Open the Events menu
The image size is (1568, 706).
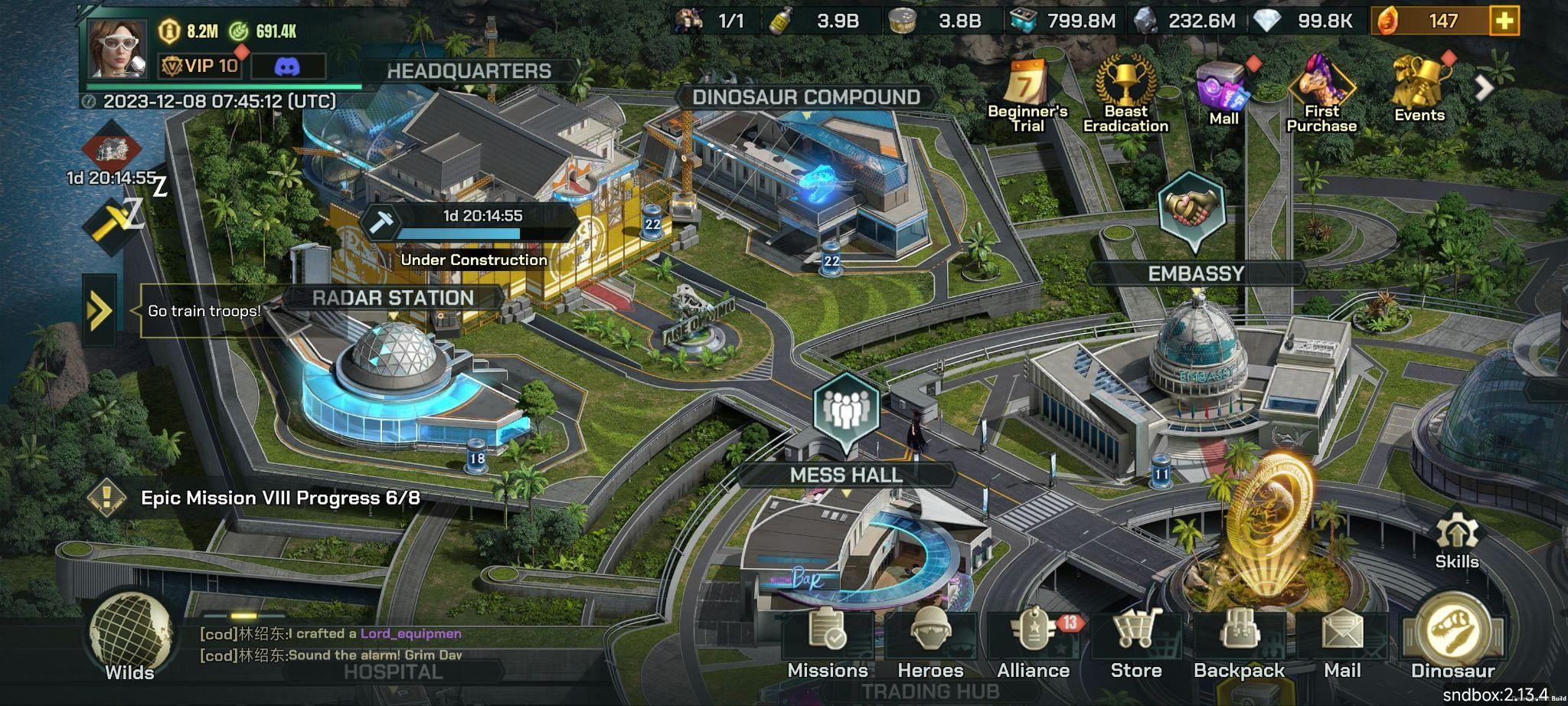coord(1419,92)
